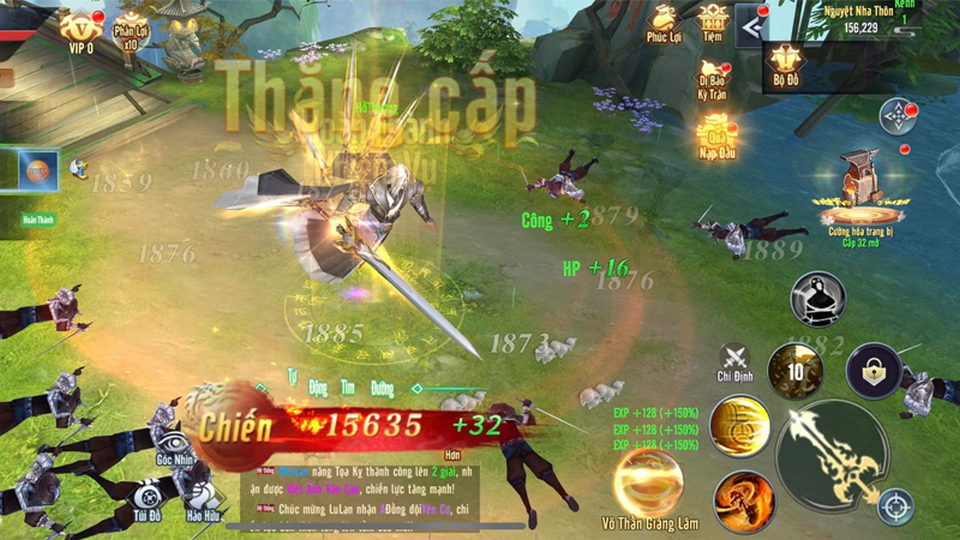Open the Túi Đồ bag
Screen dimensions: 960x540
149,497
